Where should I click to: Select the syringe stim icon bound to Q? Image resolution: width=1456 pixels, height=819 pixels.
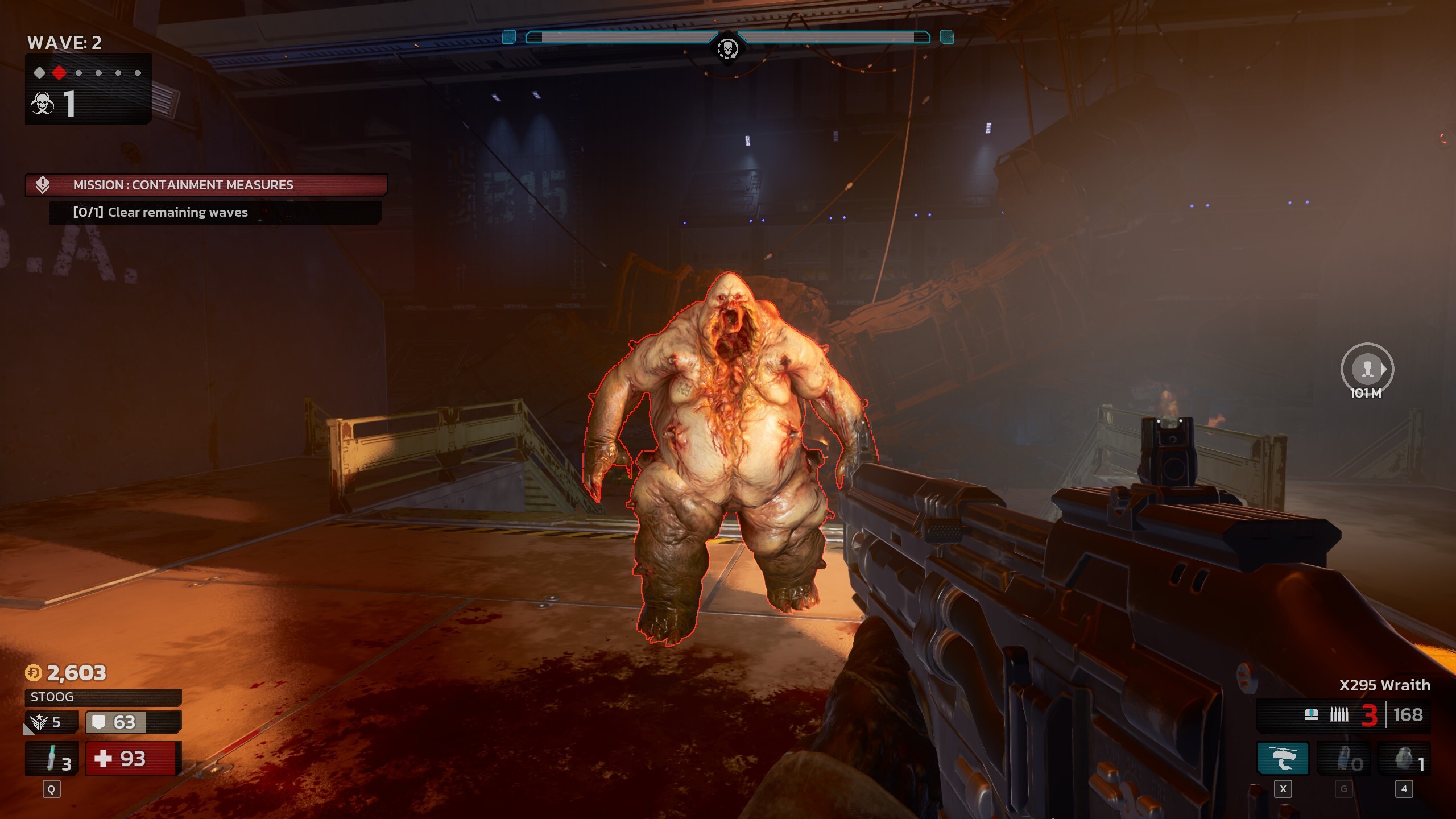pos(50,758)
